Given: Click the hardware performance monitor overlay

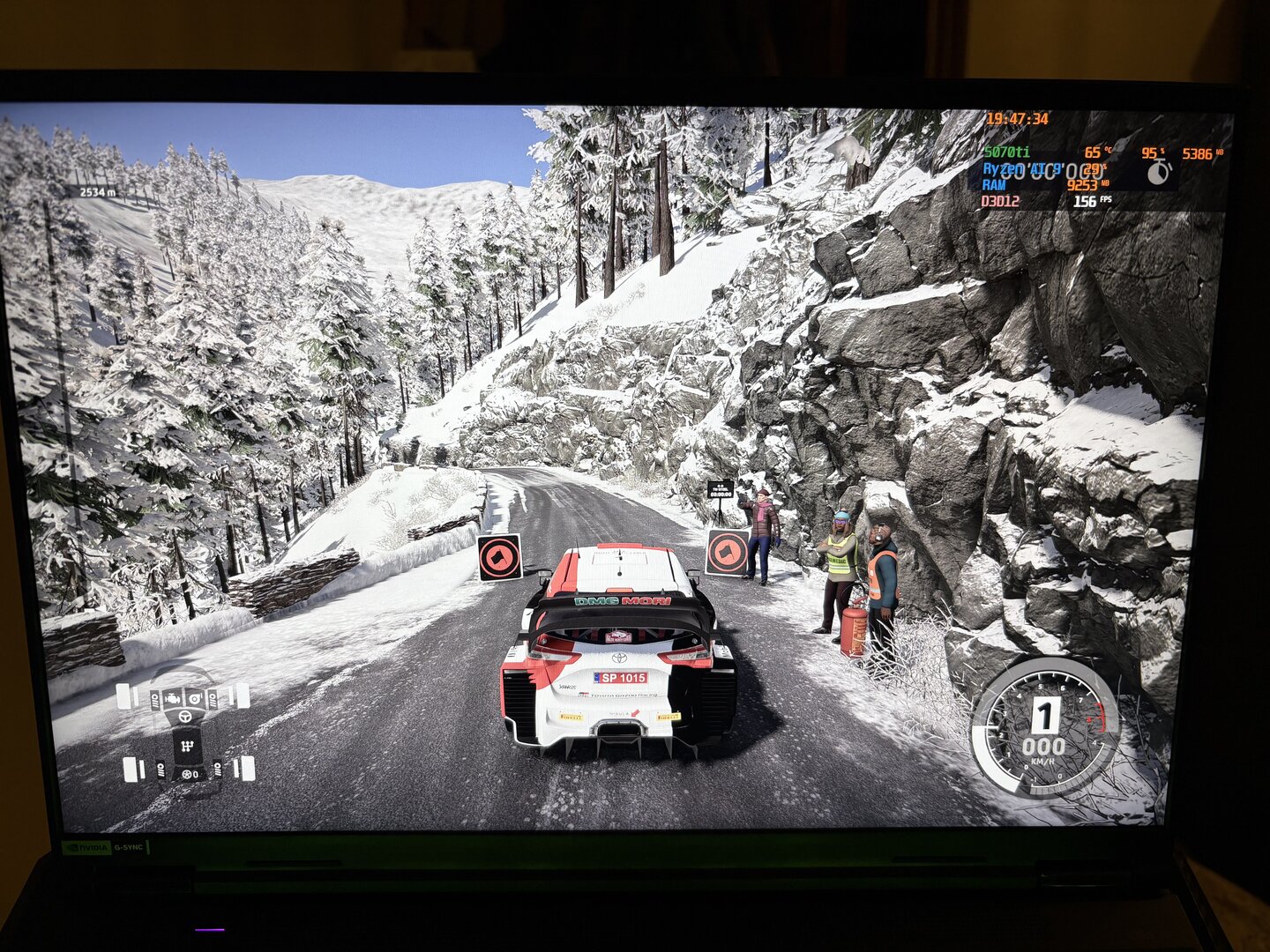Looking at the screenshot, I should tap(1102, 165).
